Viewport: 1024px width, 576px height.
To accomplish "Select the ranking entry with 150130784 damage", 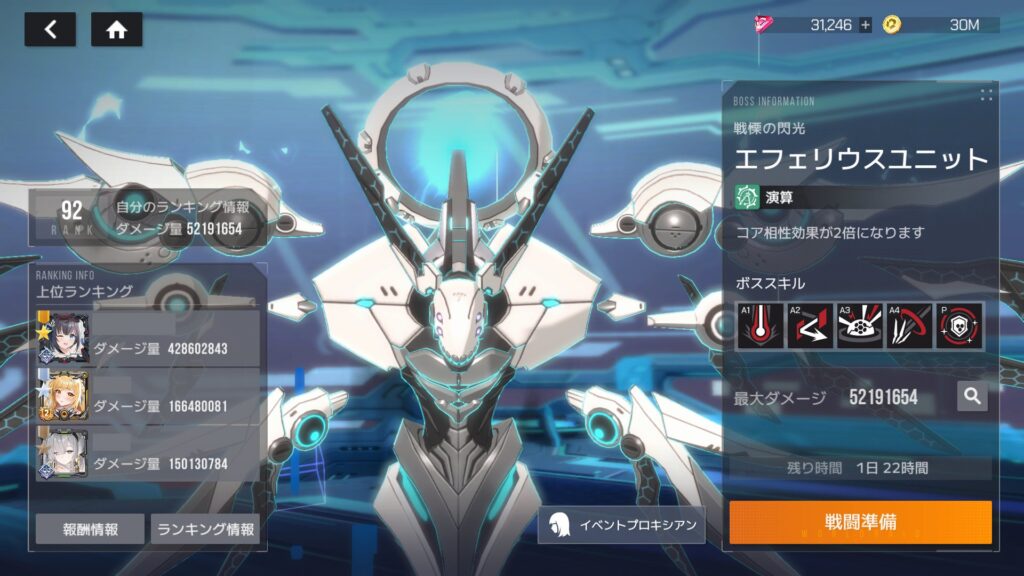I will pos(150,453).
